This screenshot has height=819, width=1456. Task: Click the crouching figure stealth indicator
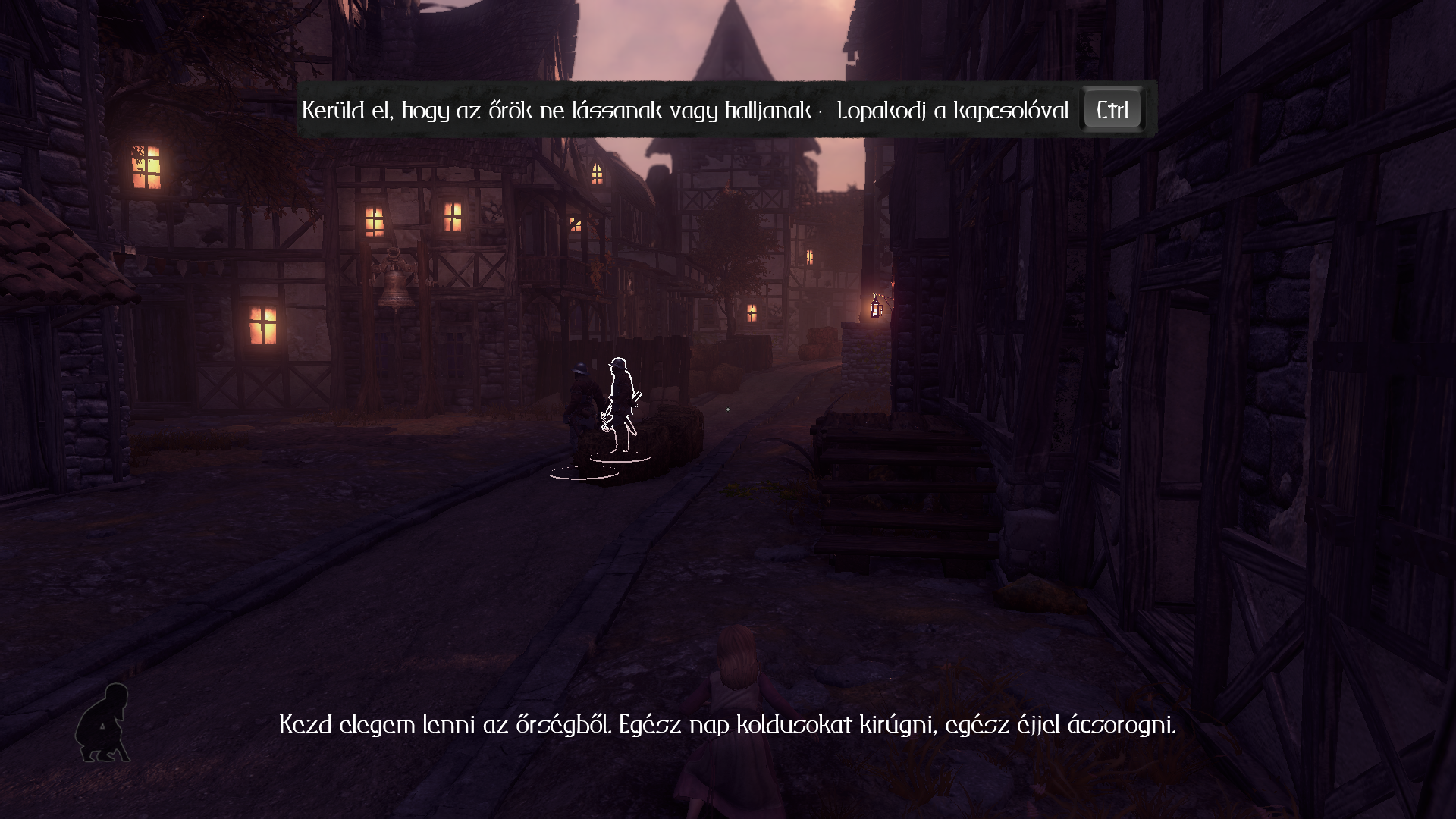pos(103,722)
